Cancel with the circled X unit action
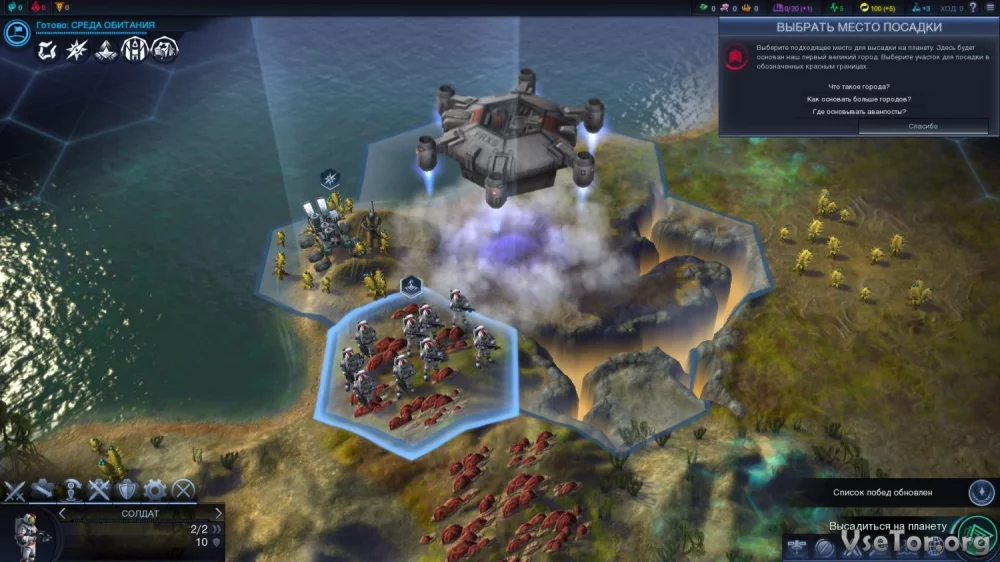The height and width of the screenshot is (562, 1000). [x=183, y=490]
